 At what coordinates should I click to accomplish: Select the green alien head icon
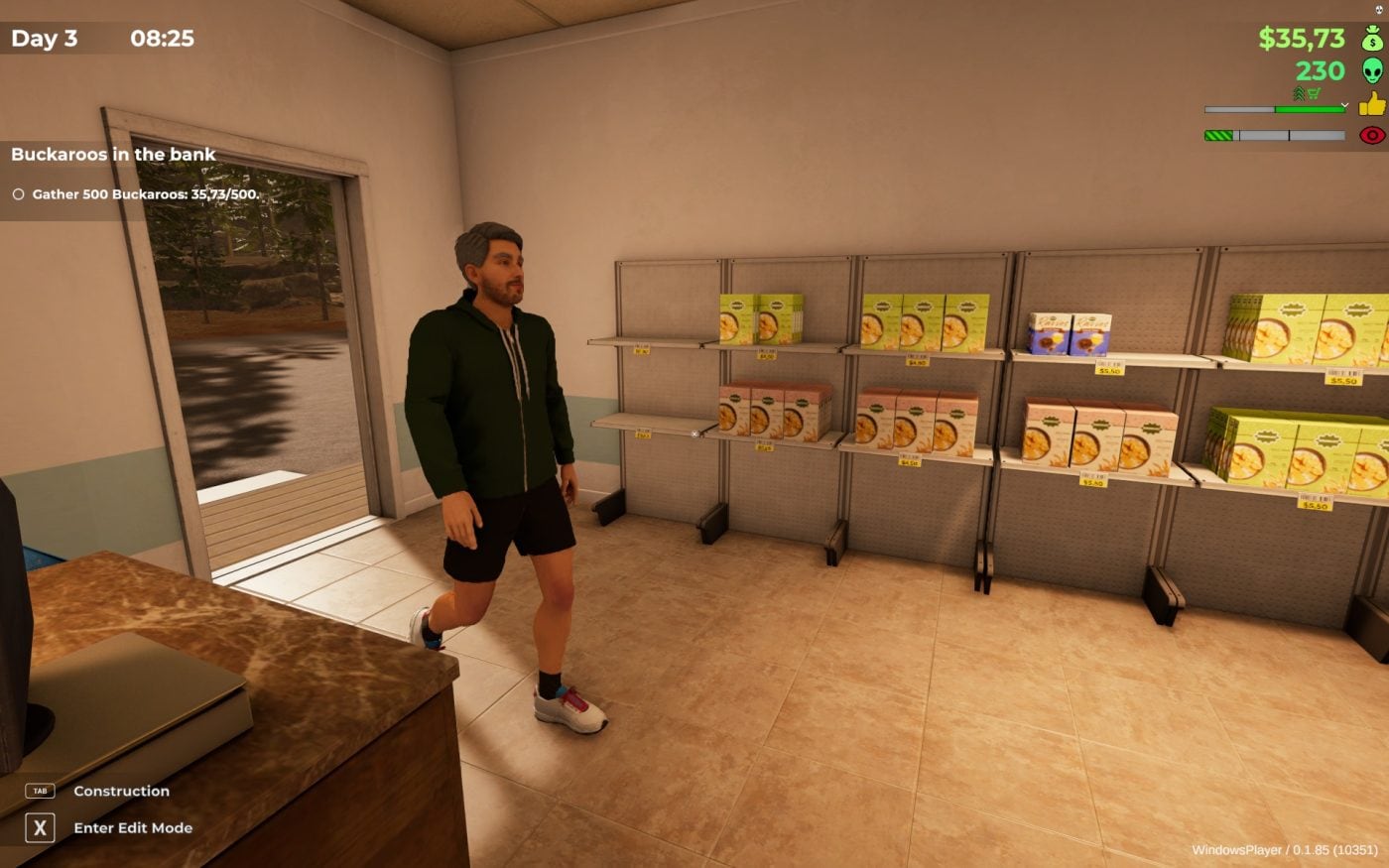1372,70
